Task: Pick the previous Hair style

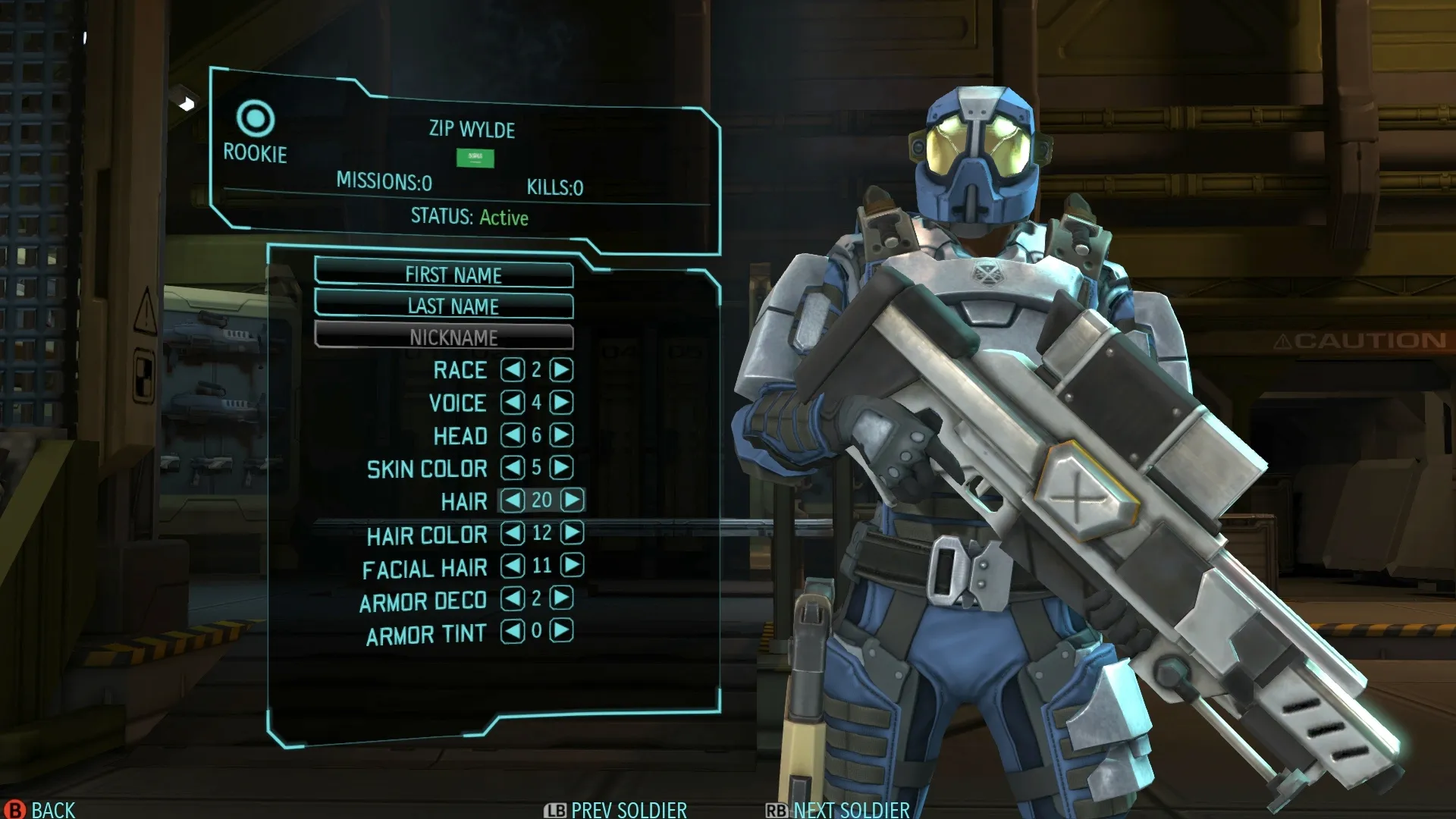Action: coord(513,500)
